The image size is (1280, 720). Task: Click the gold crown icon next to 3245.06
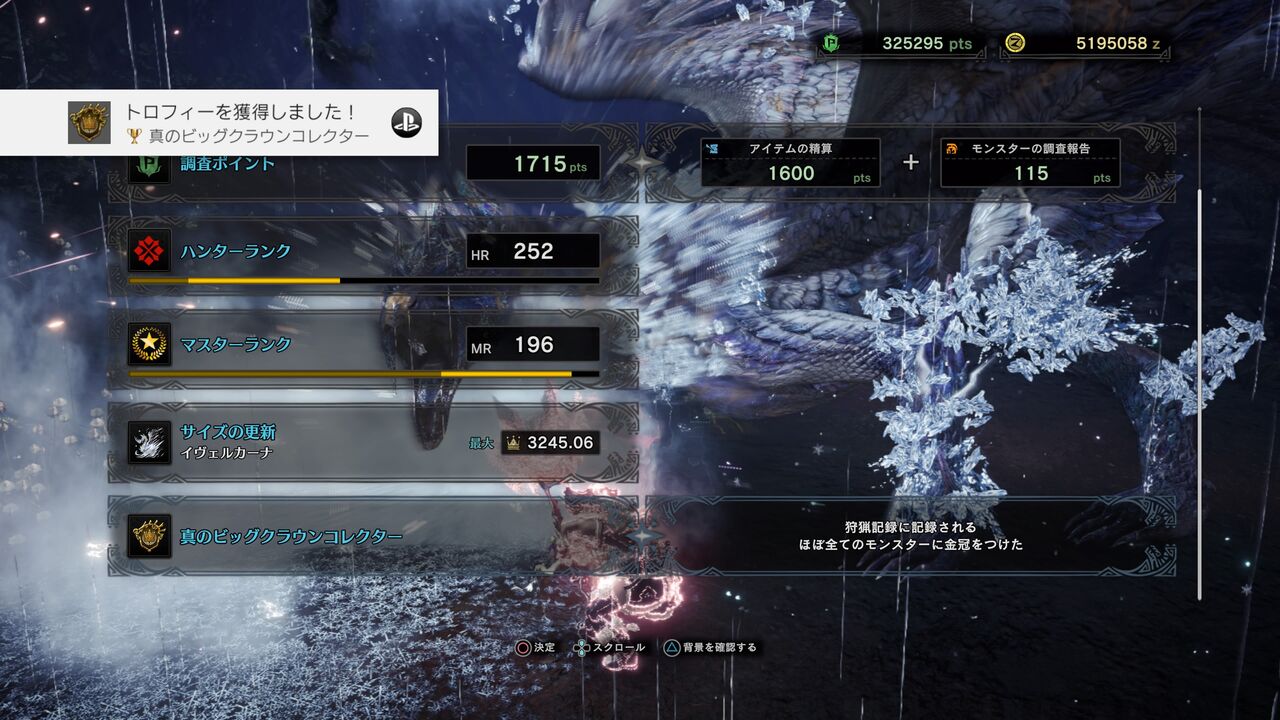(513, 441)
